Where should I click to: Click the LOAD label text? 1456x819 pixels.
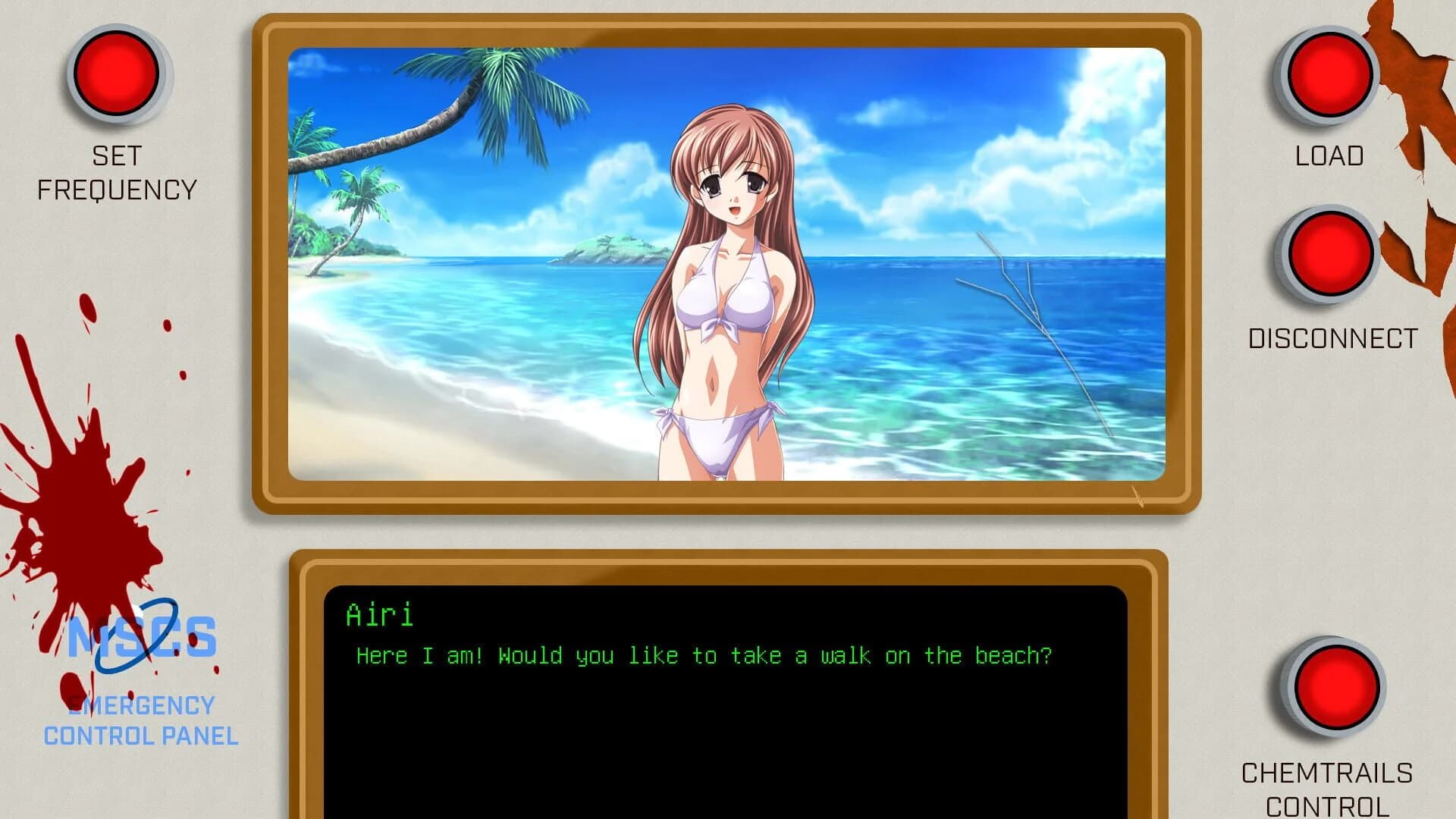(1329, 156)
